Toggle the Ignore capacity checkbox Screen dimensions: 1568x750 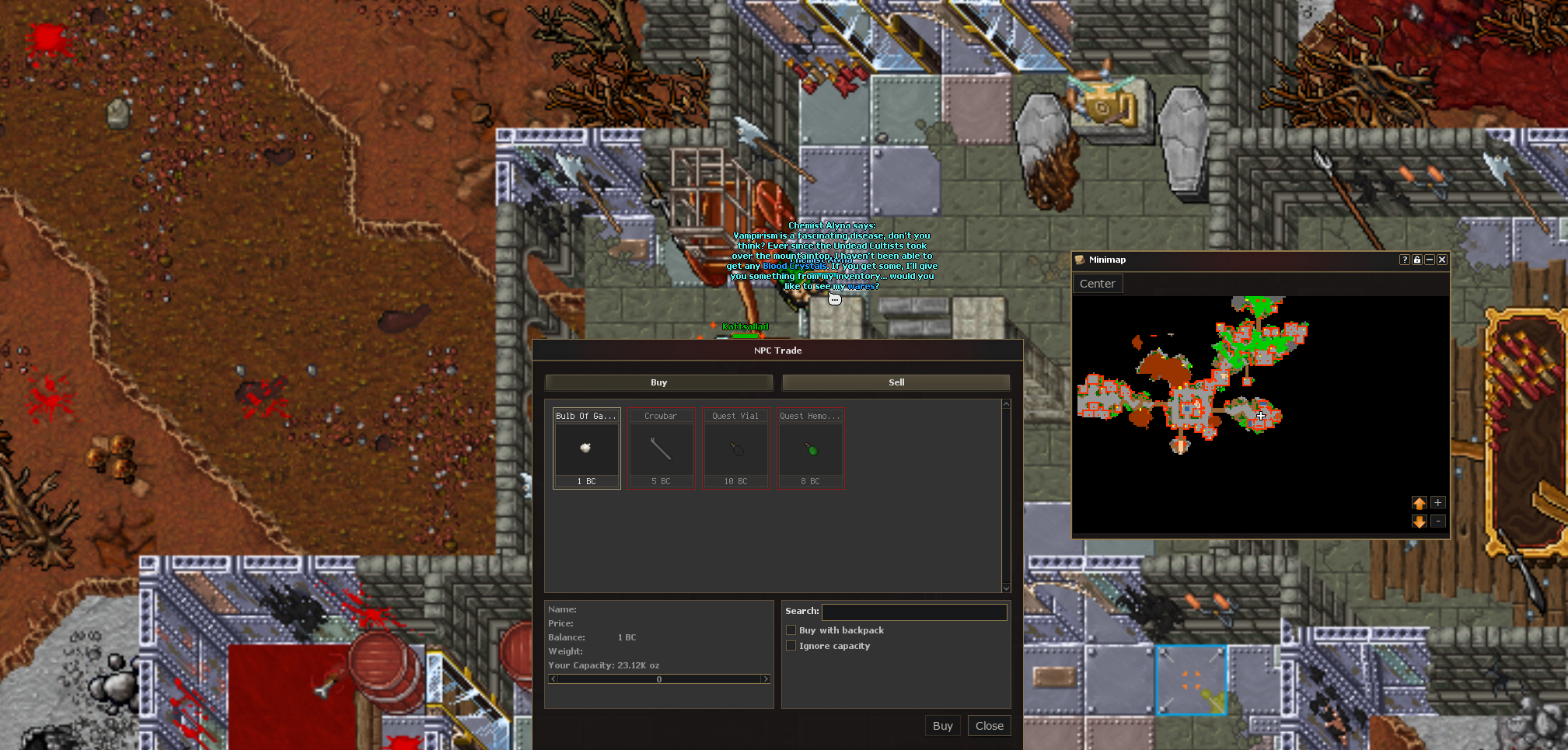click(791, 646)
